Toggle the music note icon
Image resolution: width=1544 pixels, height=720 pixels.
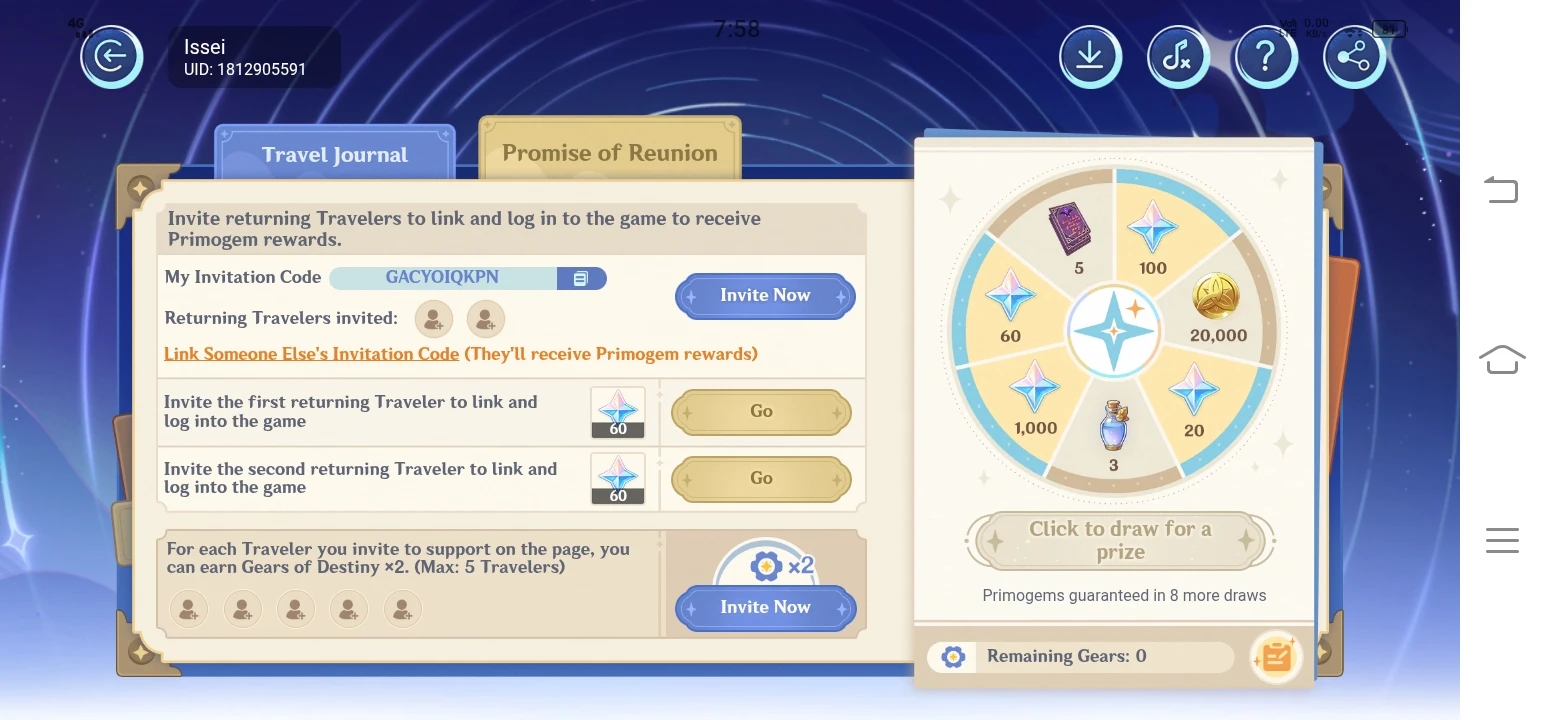coord(1178,57)
